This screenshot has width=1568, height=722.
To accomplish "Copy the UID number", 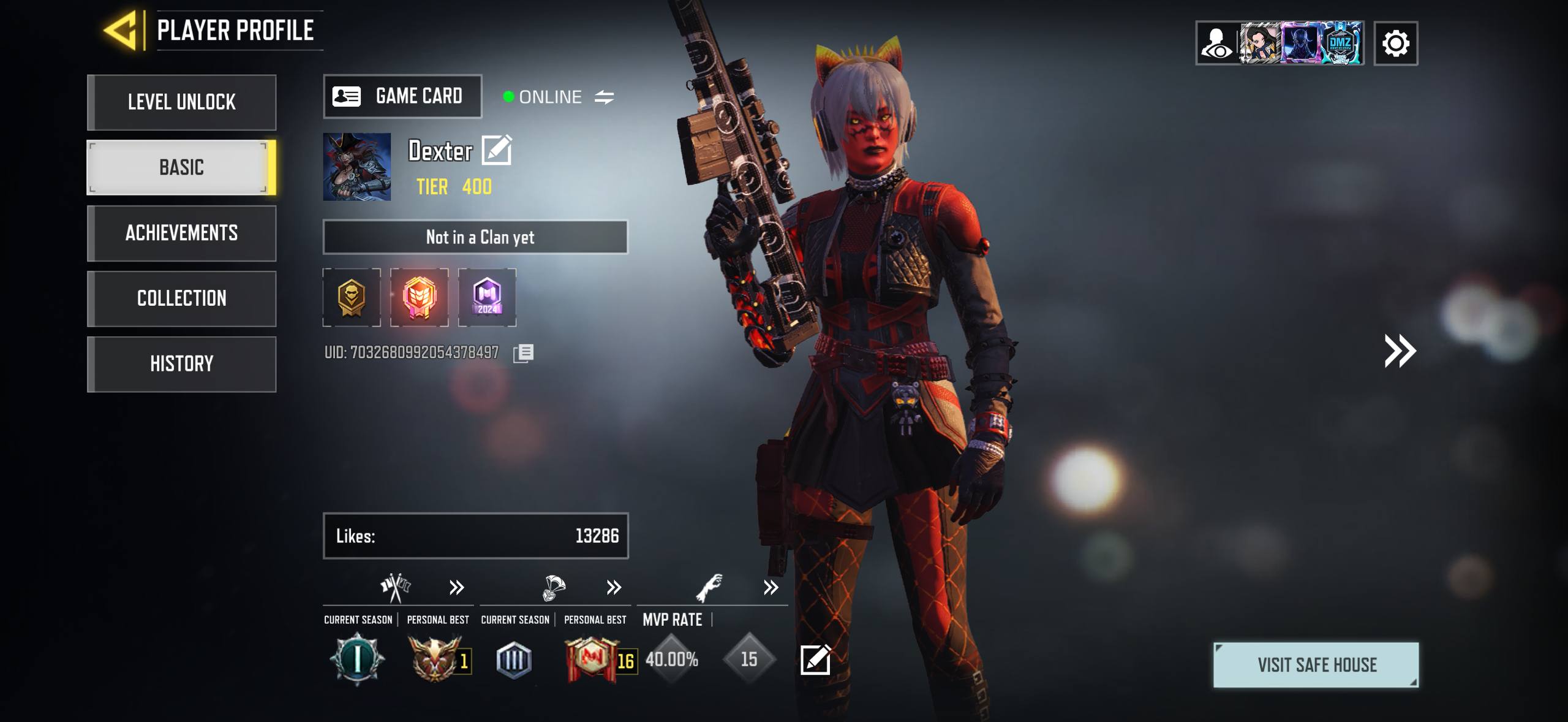I will 524,353.
